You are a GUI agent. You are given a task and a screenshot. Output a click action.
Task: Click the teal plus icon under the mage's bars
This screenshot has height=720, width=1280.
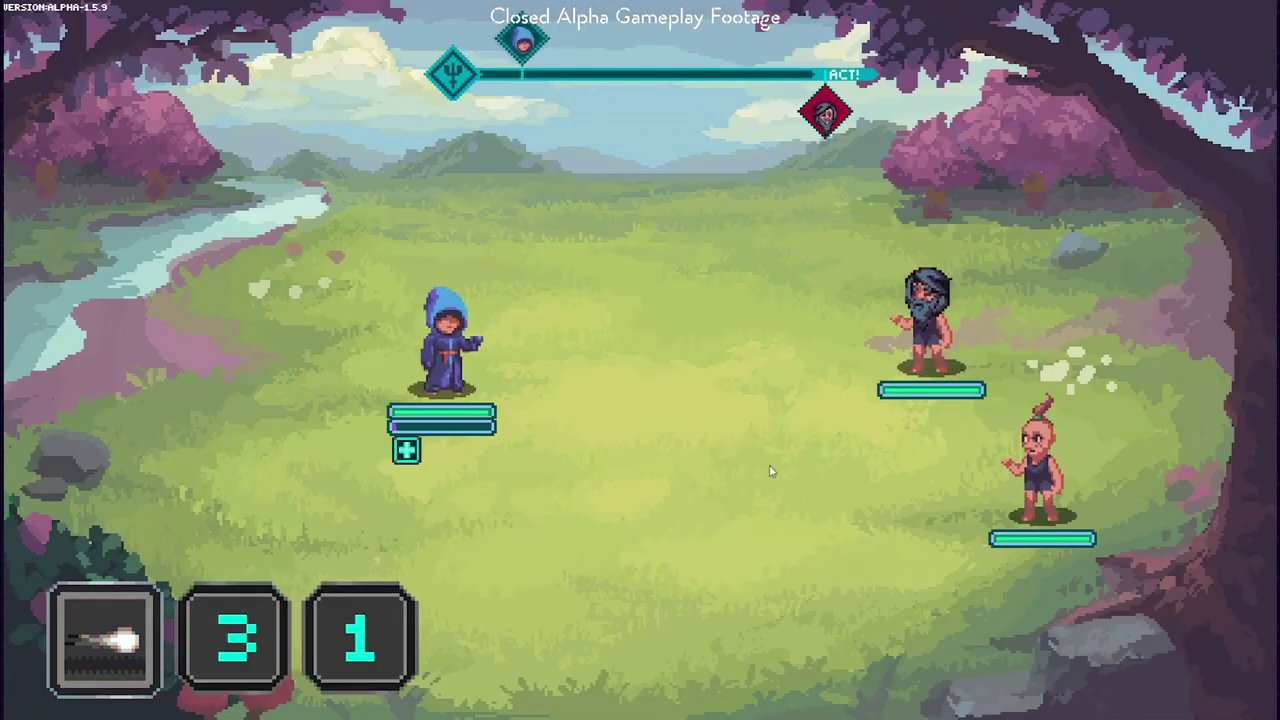click(406, 451)
